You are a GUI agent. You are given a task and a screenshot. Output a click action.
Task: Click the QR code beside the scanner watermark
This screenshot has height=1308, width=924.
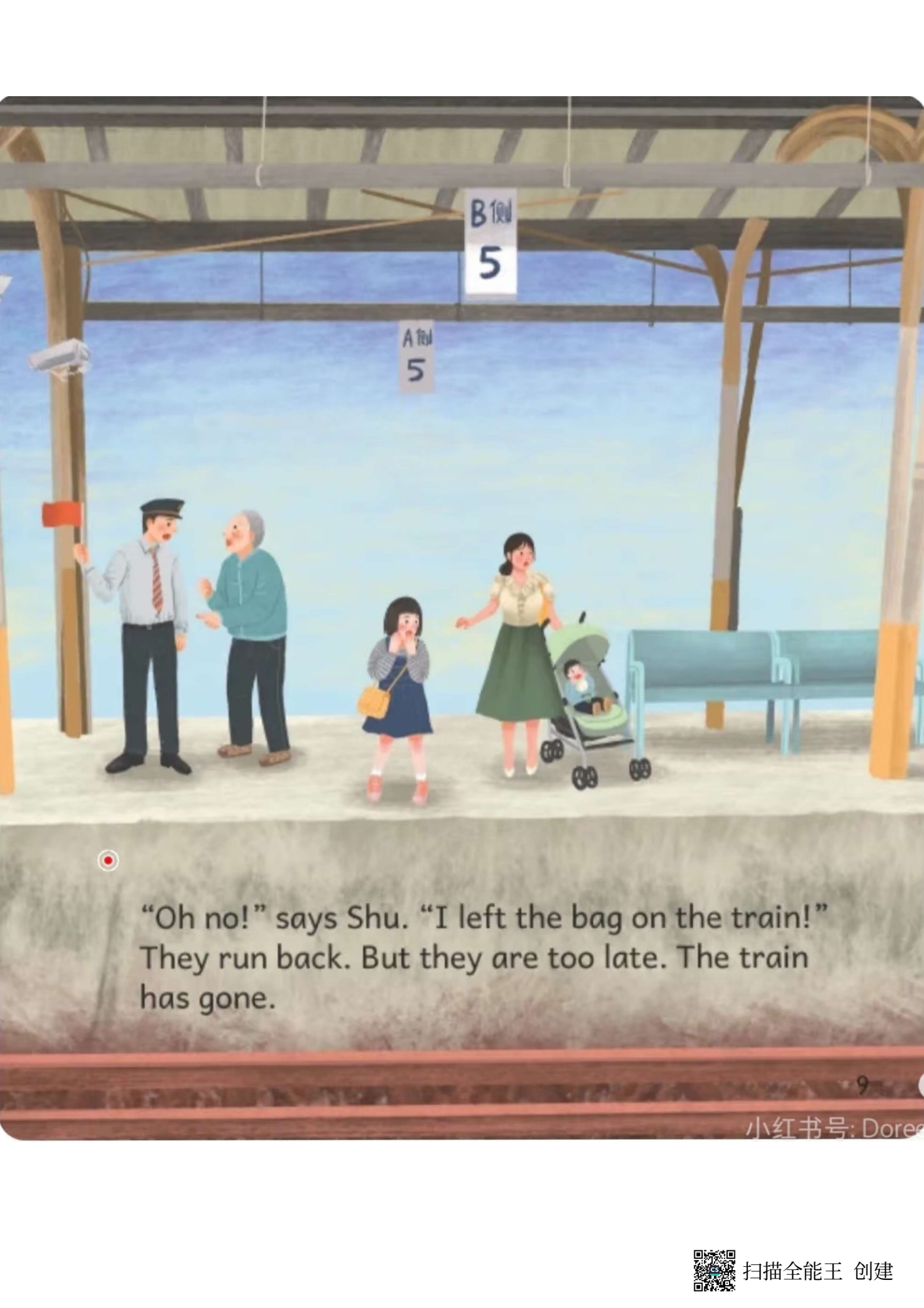click(x=714, y=1270)
